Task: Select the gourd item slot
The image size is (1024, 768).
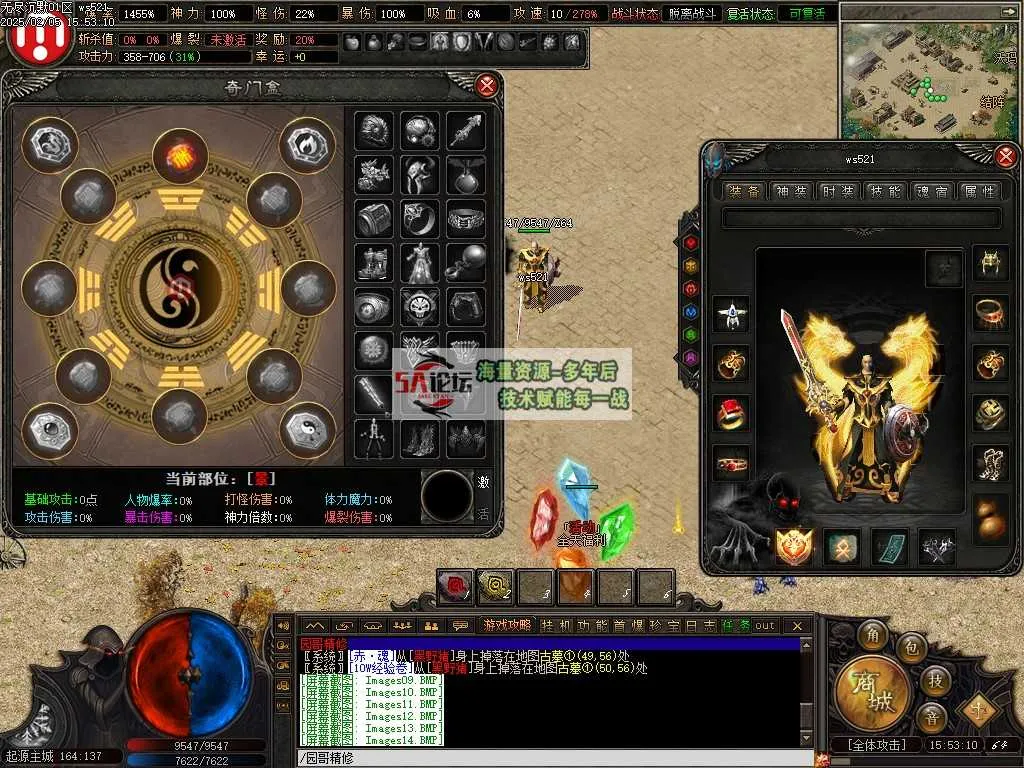Action: pos(990,518)
